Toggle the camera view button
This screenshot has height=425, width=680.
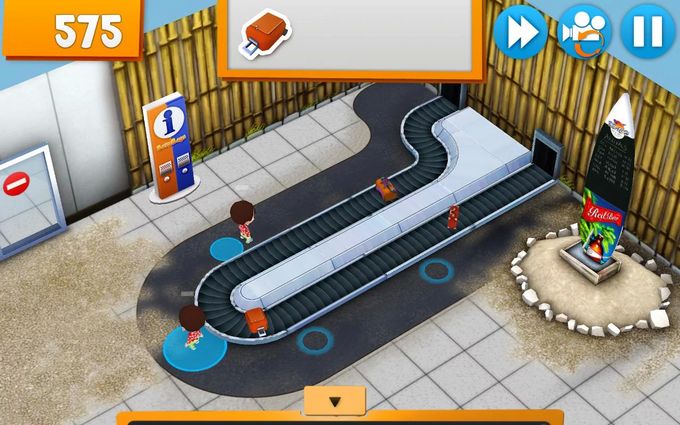click(x=584, y=31)
